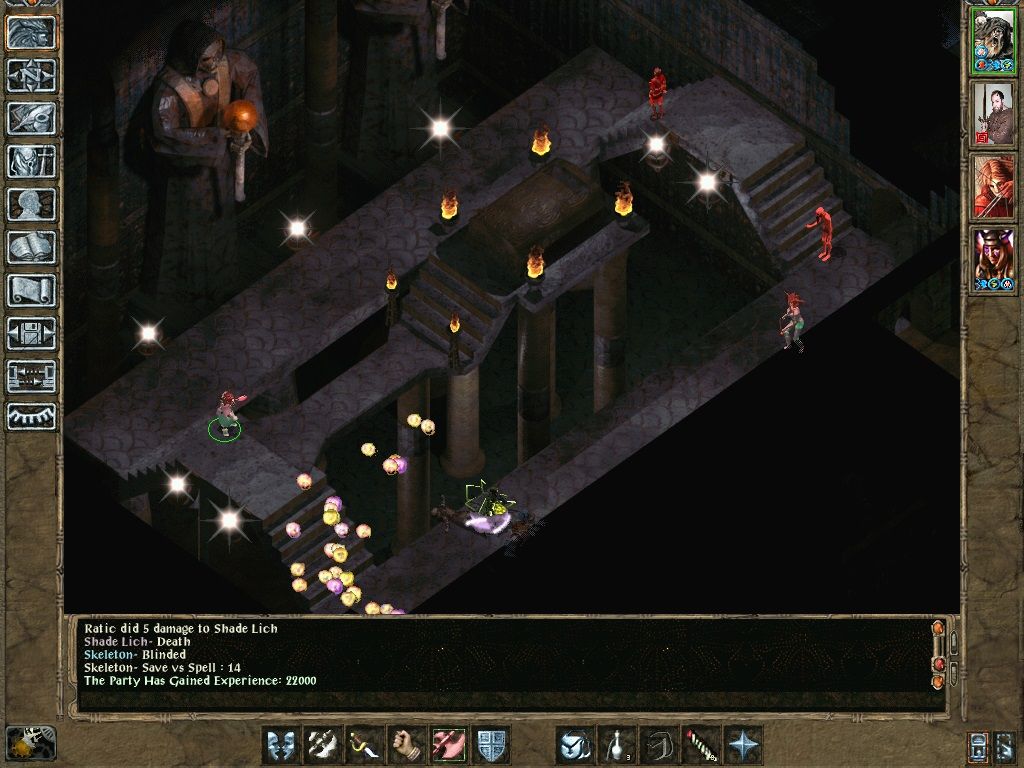Viewport: 1024px width, 768px height.
Task: Use the striped wand quick item
Action: 701,745
